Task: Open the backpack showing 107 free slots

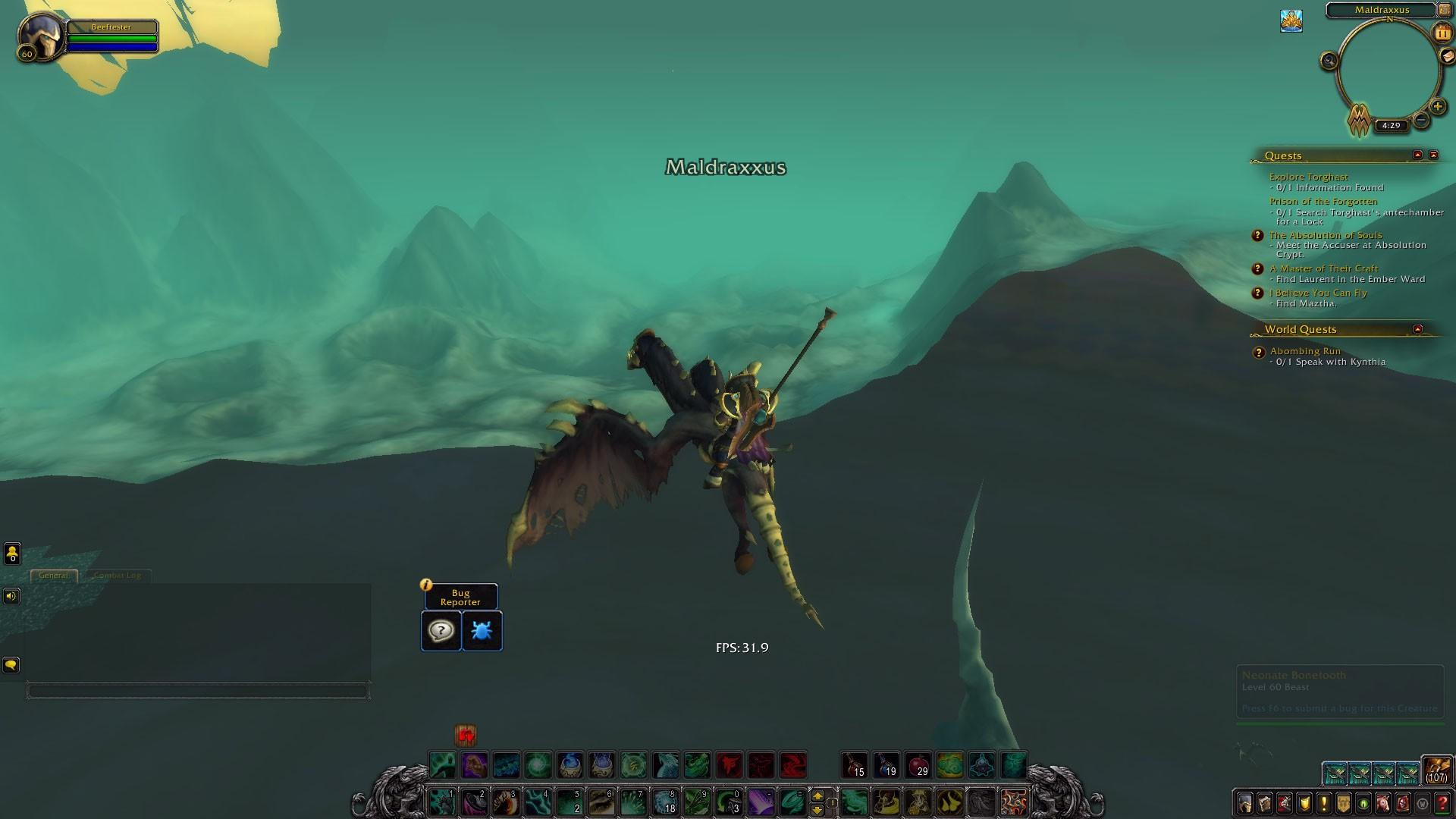Action: click(1436, 769)
